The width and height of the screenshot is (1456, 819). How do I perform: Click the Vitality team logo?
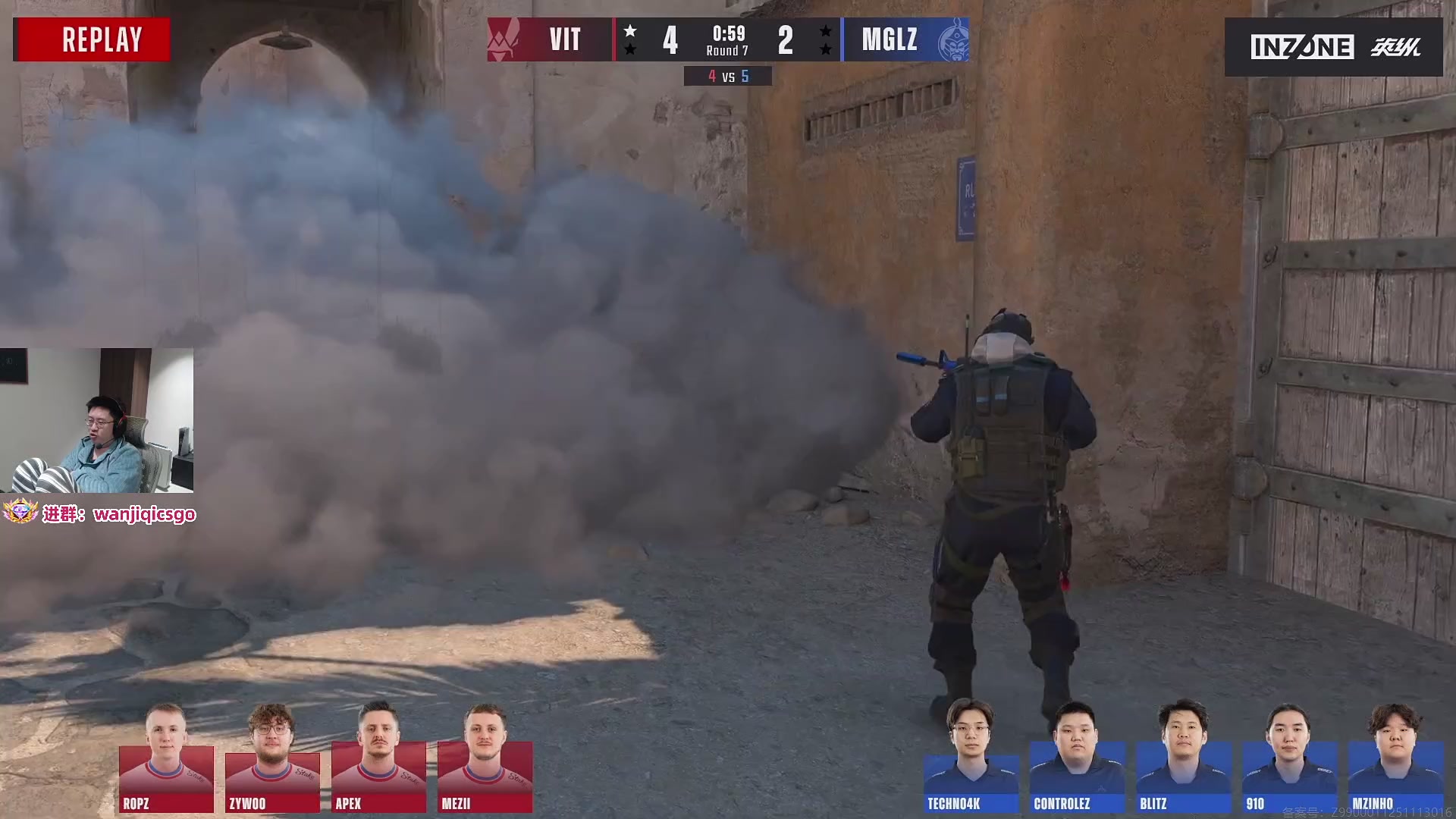[x=504, y=39]
